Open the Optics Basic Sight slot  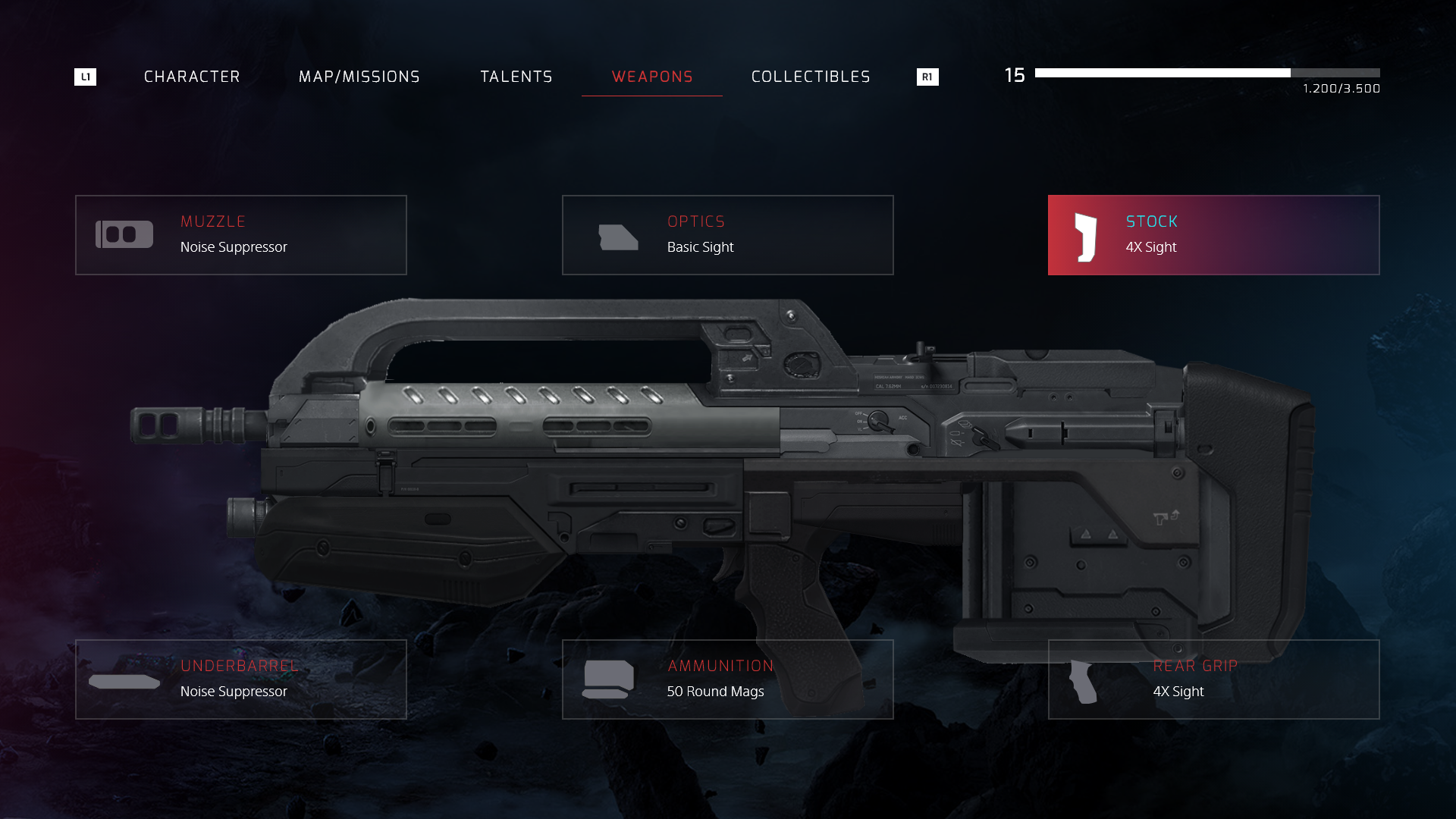coord(727,235)
